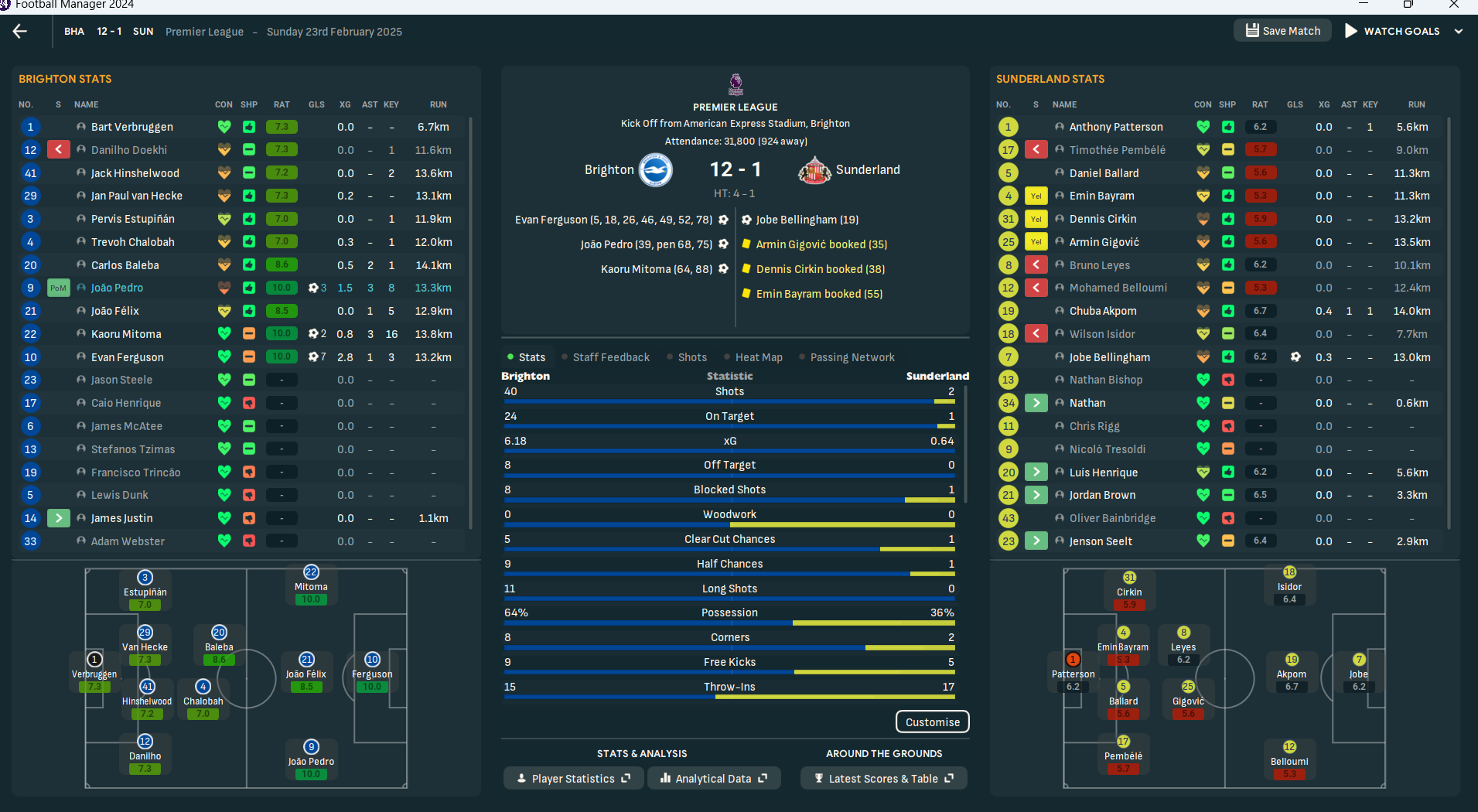This screenshot has height=812, width=1478.
Task: Go back using the arrow button
Action: tap(20, 31)
